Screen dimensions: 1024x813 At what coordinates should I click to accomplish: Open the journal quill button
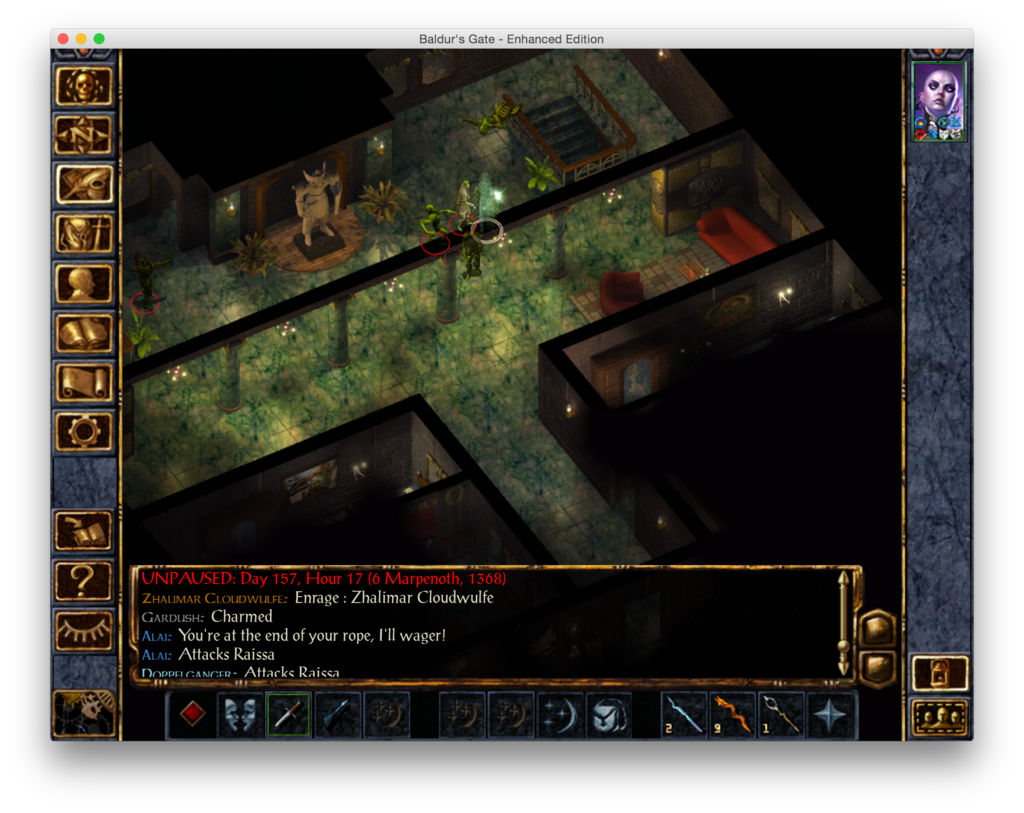[x=84, y=184]
